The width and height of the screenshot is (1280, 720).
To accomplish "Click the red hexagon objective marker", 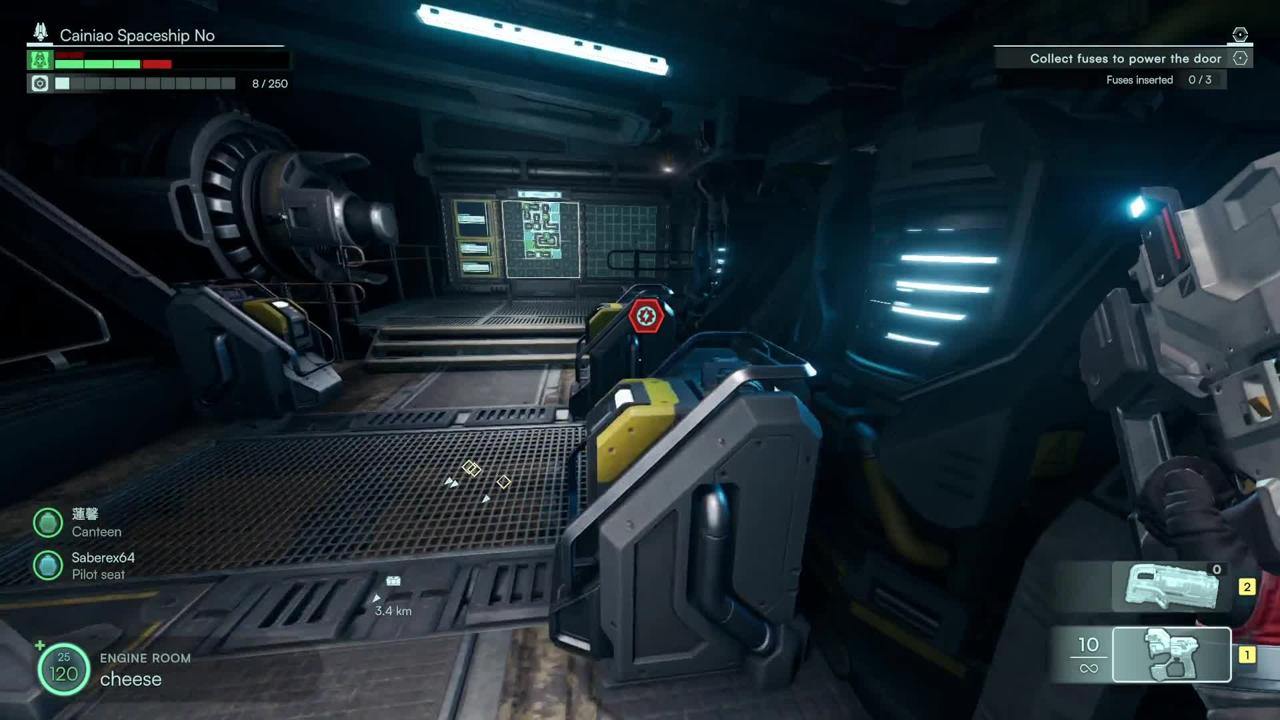I will tap(646, 317).
